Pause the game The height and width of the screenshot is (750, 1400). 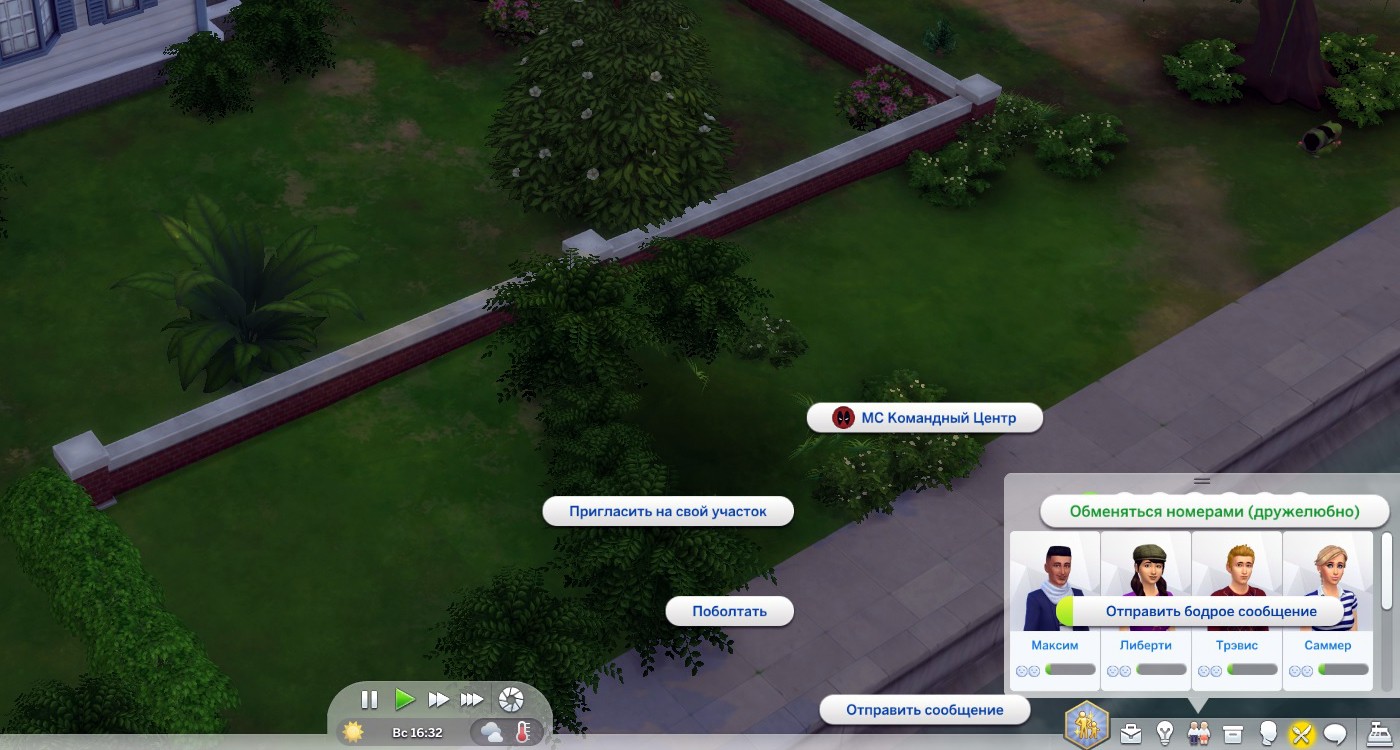[x=369, y=700]
